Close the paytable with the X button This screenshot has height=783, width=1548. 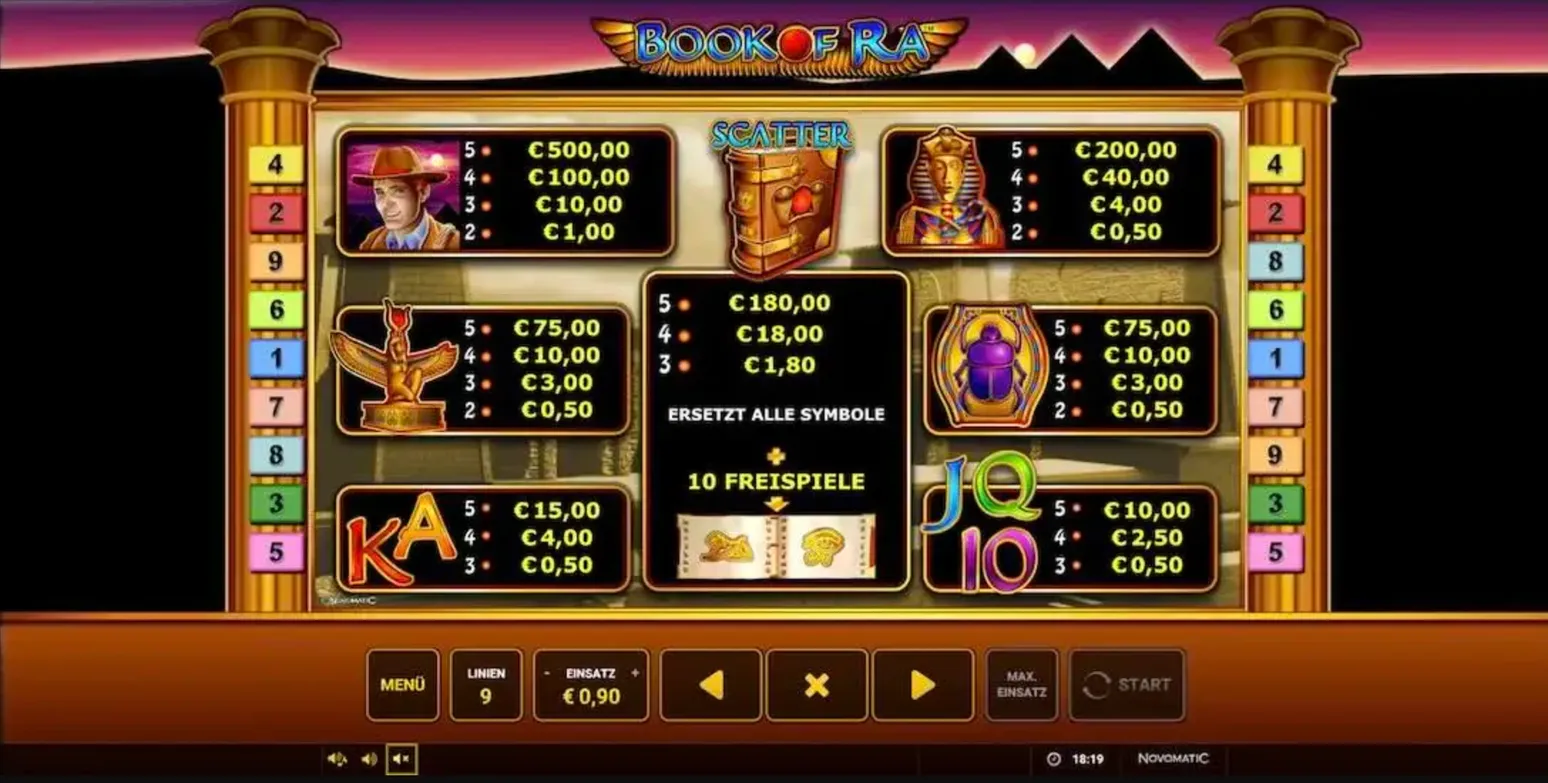tap(817, 685)
